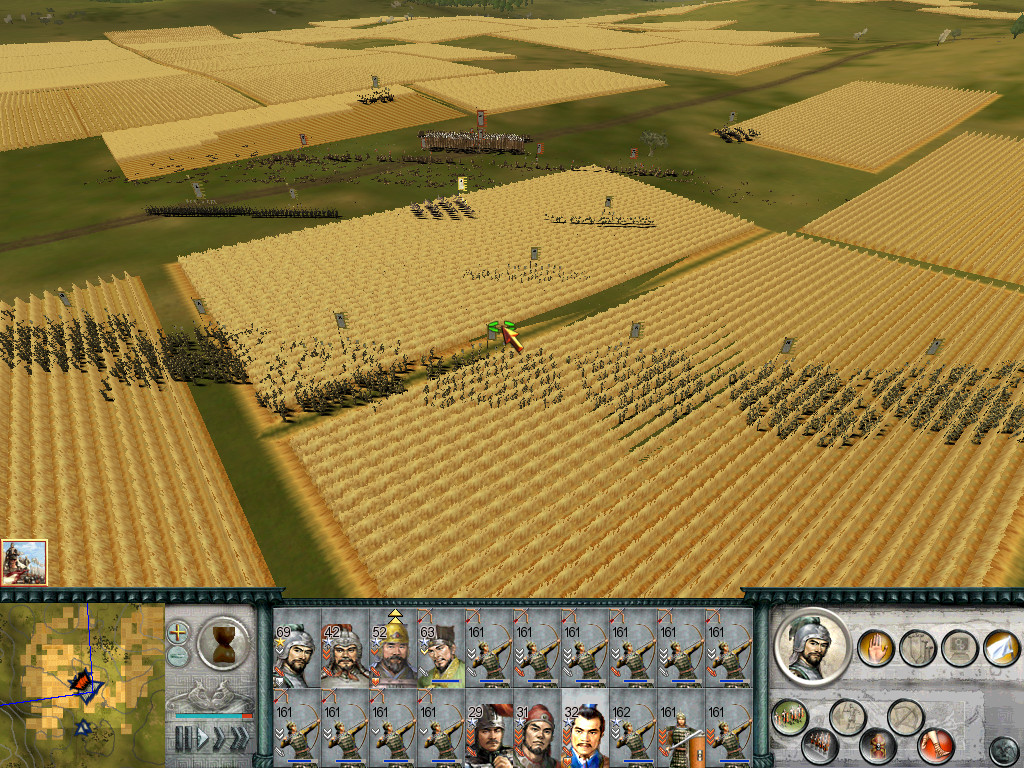Zoom in the minimap with the plus button
The width and height of the screenshot is (1024, 768).
[x=178, y=633]
